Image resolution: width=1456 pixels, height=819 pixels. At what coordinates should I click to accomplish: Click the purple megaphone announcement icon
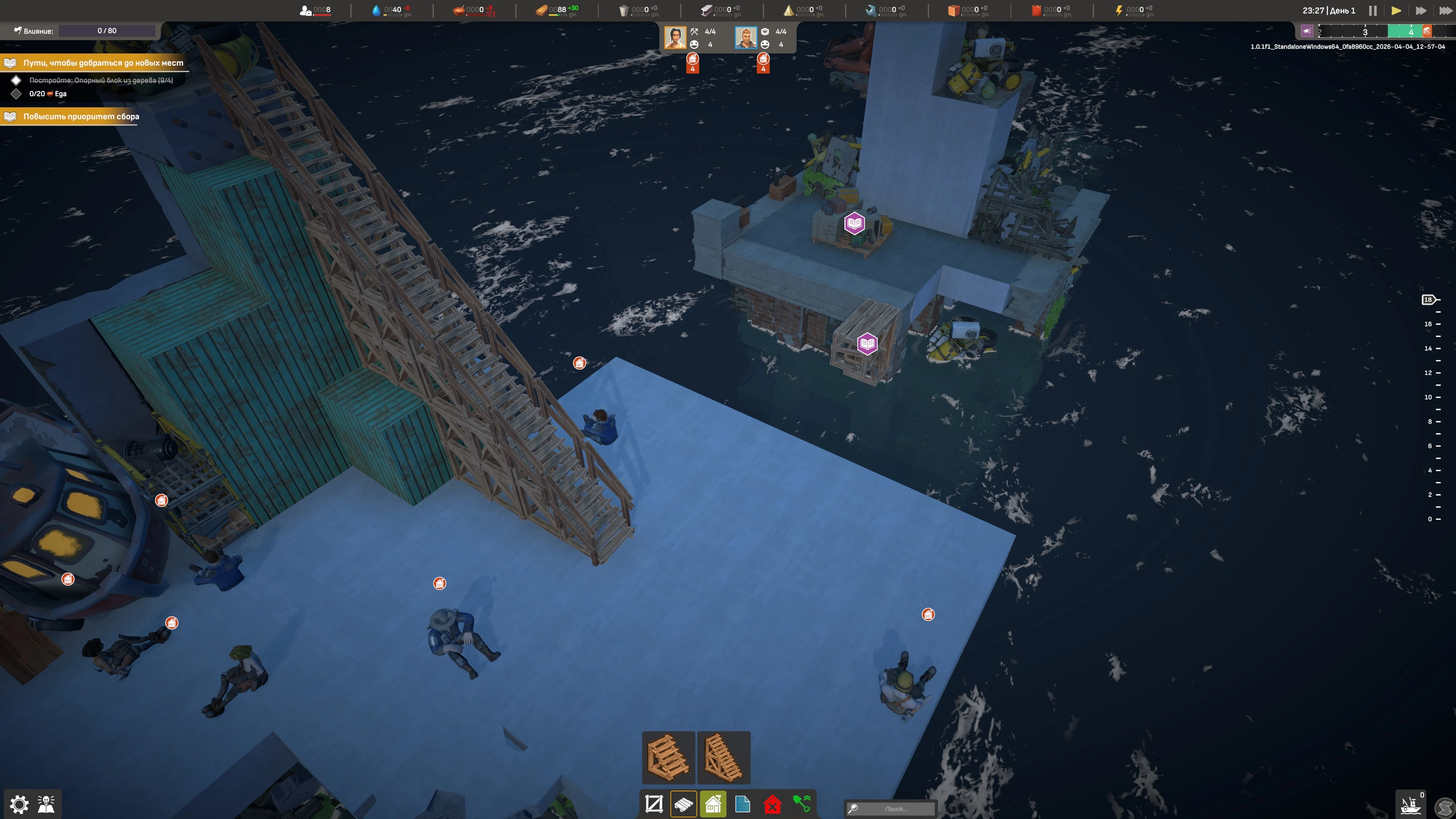pos(1307,31)
